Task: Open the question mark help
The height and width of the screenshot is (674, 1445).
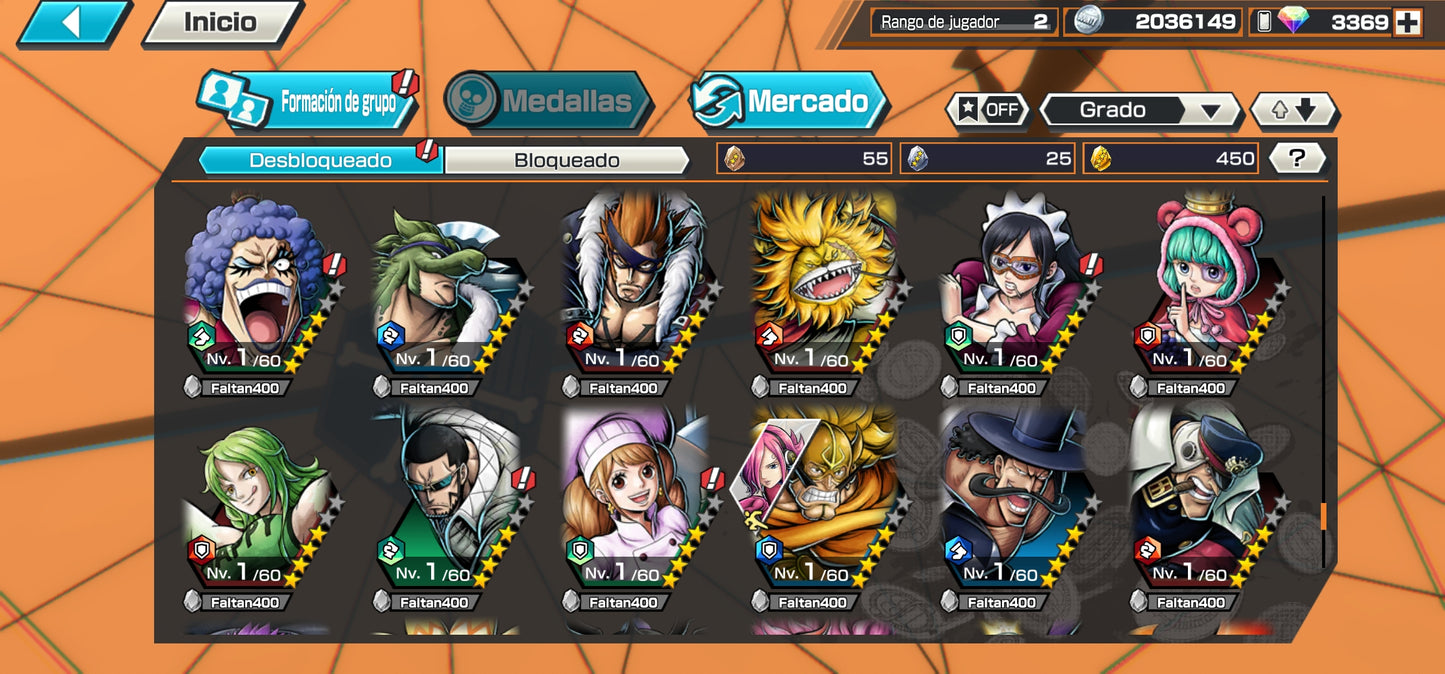Action: [1297, 158]
